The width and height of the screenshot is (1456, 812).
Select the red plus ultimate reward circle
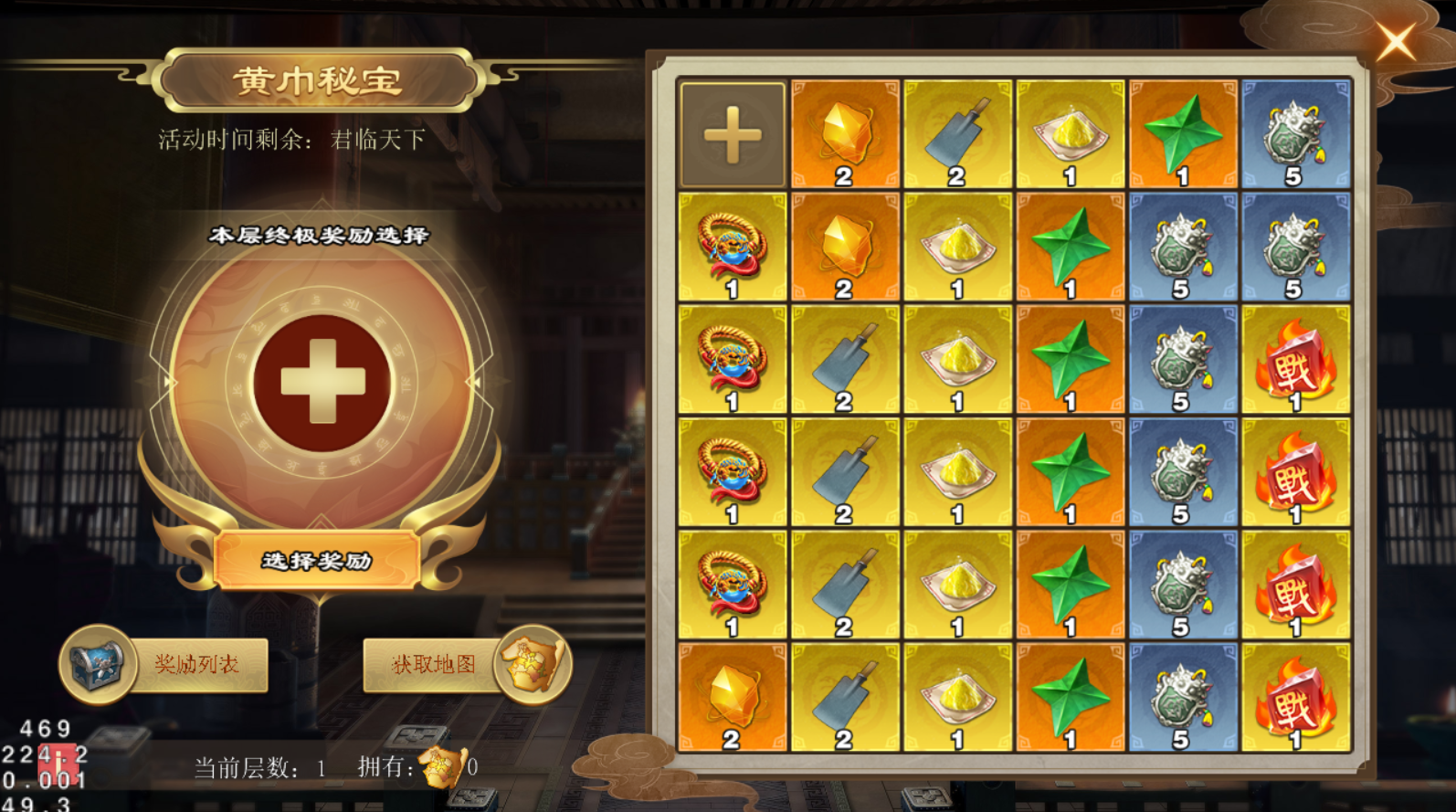(x=322, y=382)
